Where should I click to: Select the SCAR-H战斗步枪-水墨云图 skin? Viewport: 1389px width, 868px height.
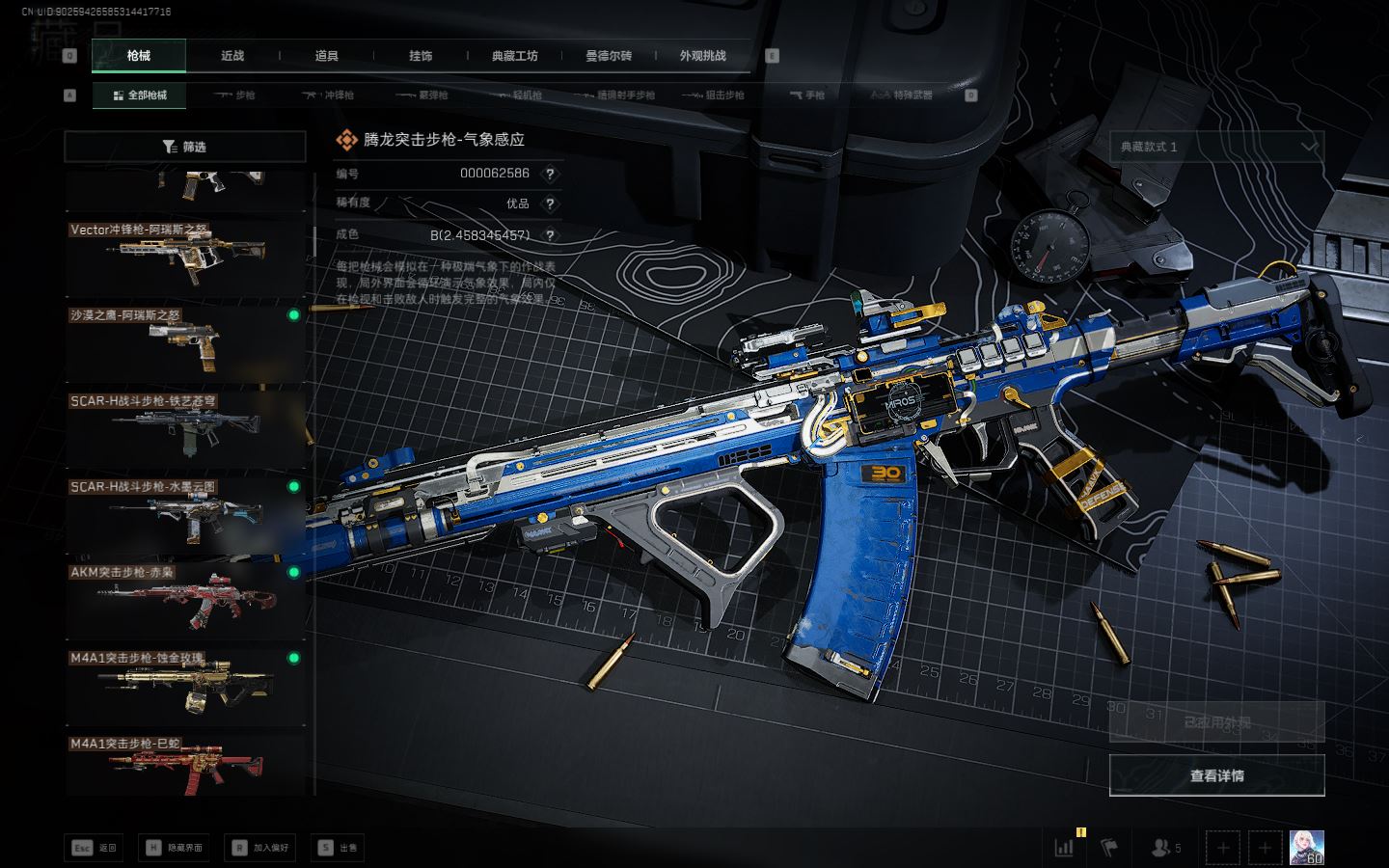[x=185, y=513]
